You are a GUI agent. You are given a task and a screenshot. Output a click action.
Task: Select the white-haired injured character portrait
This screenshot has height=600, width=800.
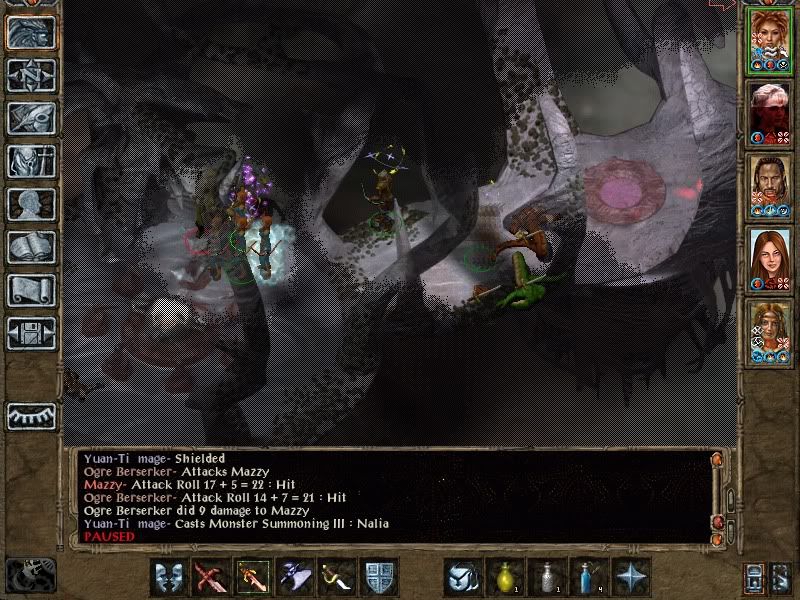click(x=770, y=113)
